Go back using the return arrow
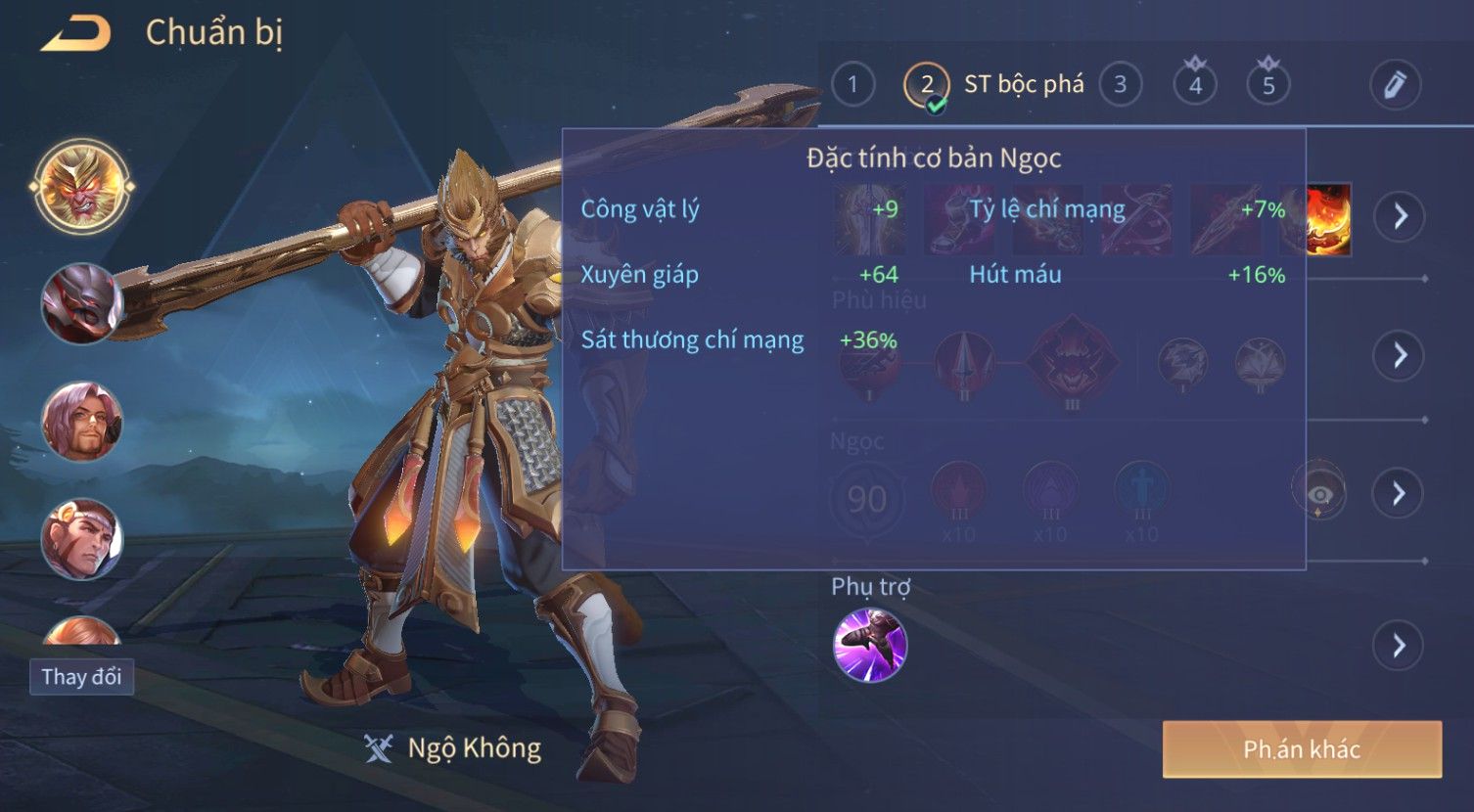The height and width of the screenshot is (812, 1474). 76,33
